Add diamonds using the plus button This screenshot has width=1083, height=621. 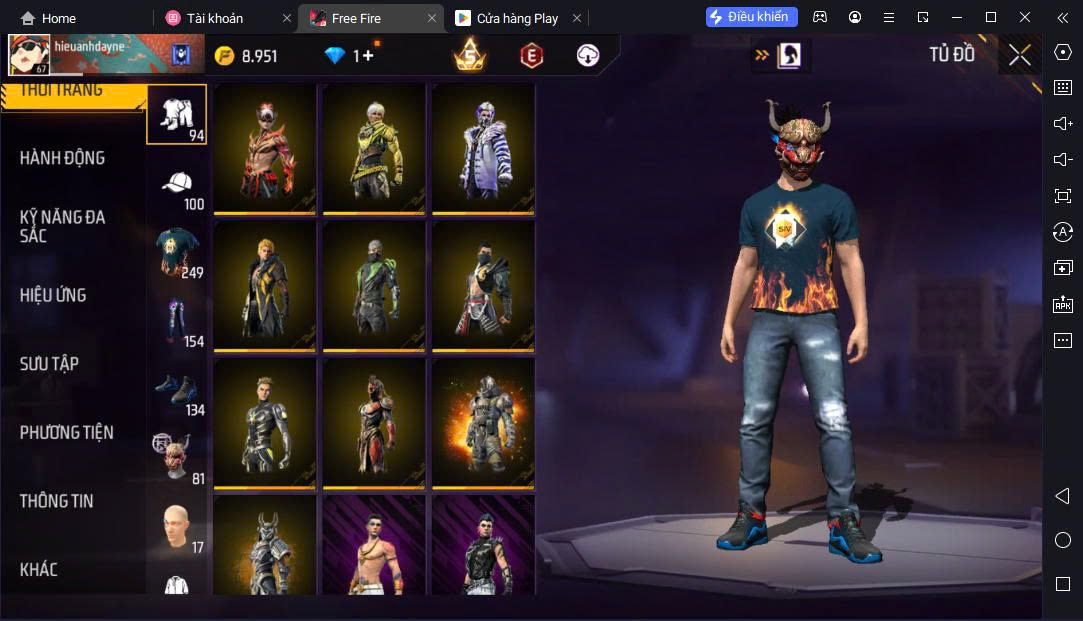coord(367,56)
